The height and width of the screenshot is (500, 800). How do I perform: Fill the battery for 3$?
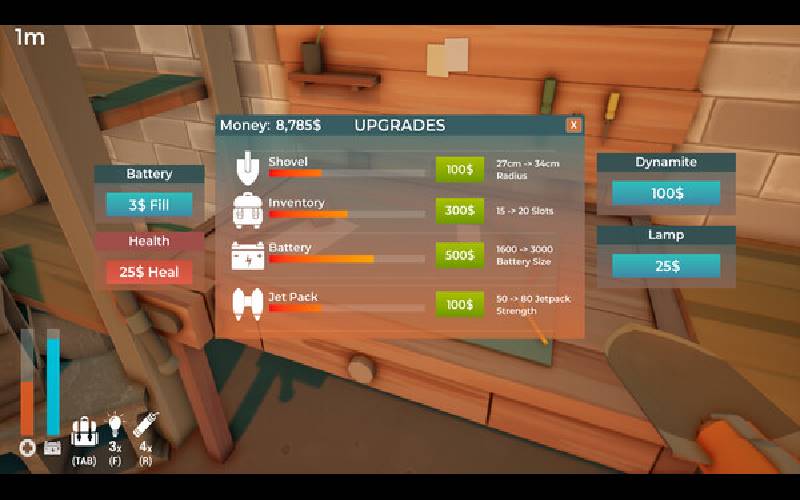[149, 205]
